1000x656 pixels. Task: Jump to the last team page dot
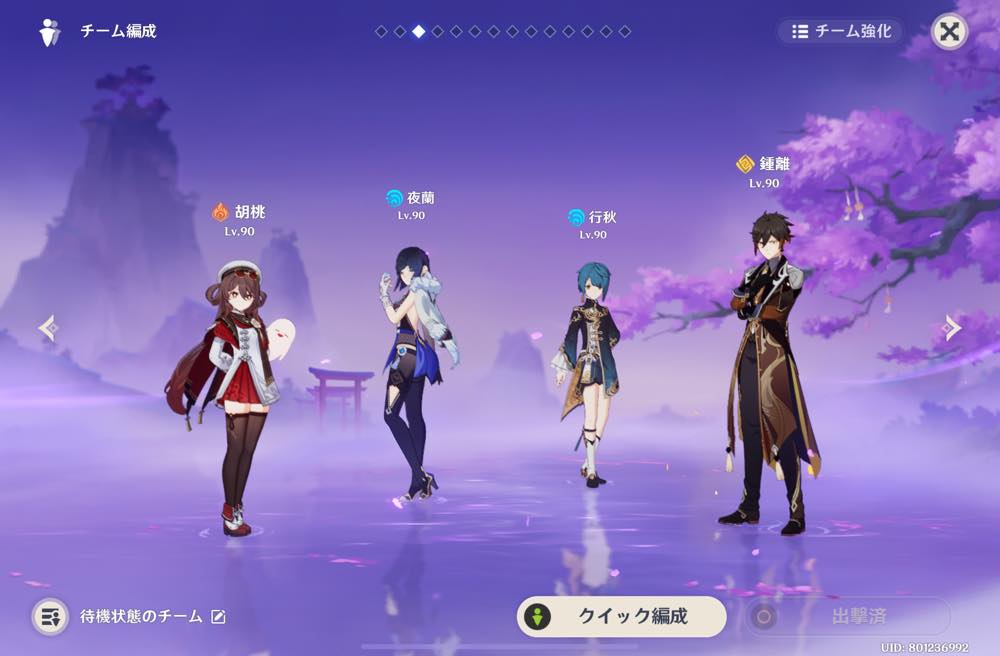(x=625, y=32)
